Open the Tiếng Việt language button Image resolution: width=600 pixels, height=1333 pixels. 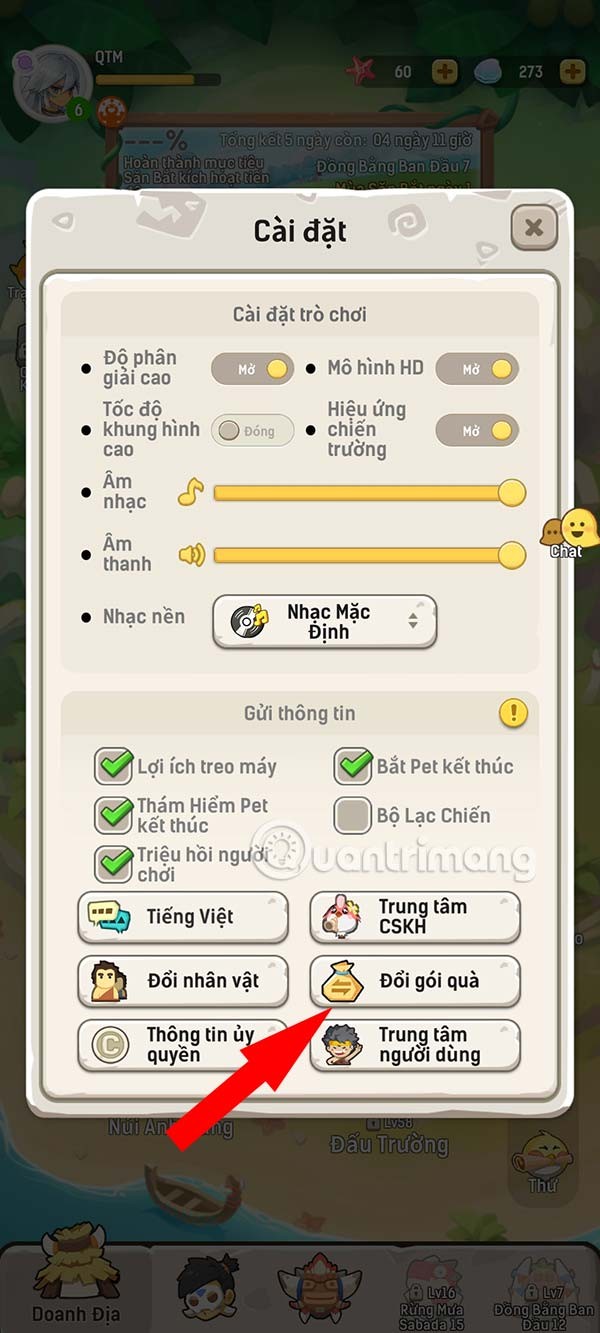183,917
